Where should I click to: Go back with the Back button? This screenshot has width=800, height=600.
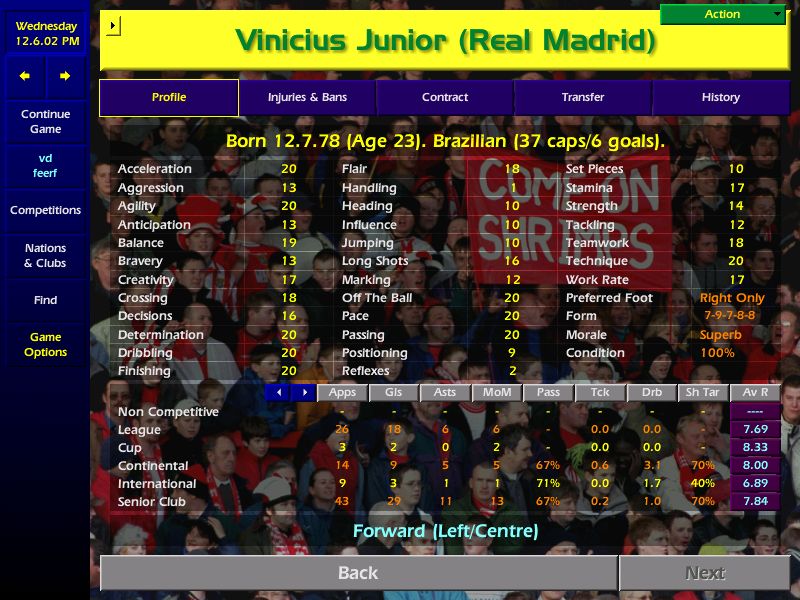pyautogui.click(x=358, y=573)
